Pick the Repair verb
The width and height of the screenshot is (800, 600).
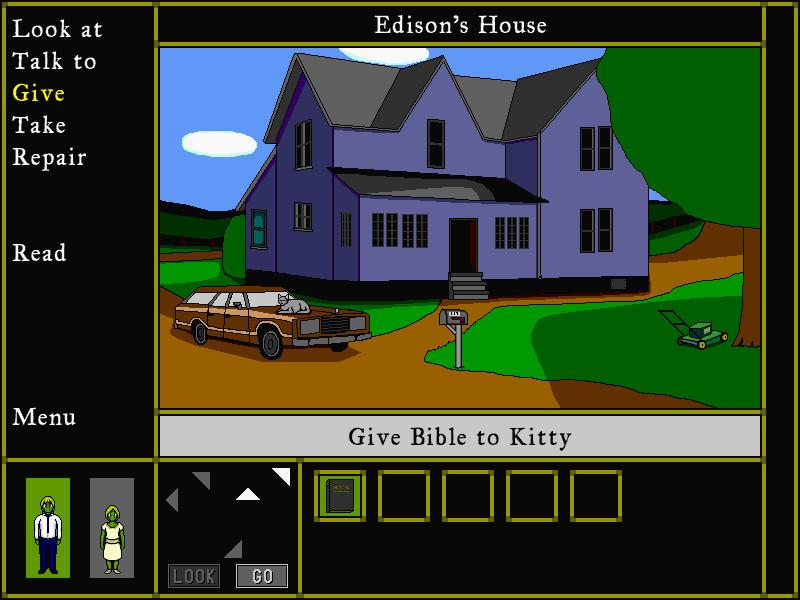tap(49, 157)
